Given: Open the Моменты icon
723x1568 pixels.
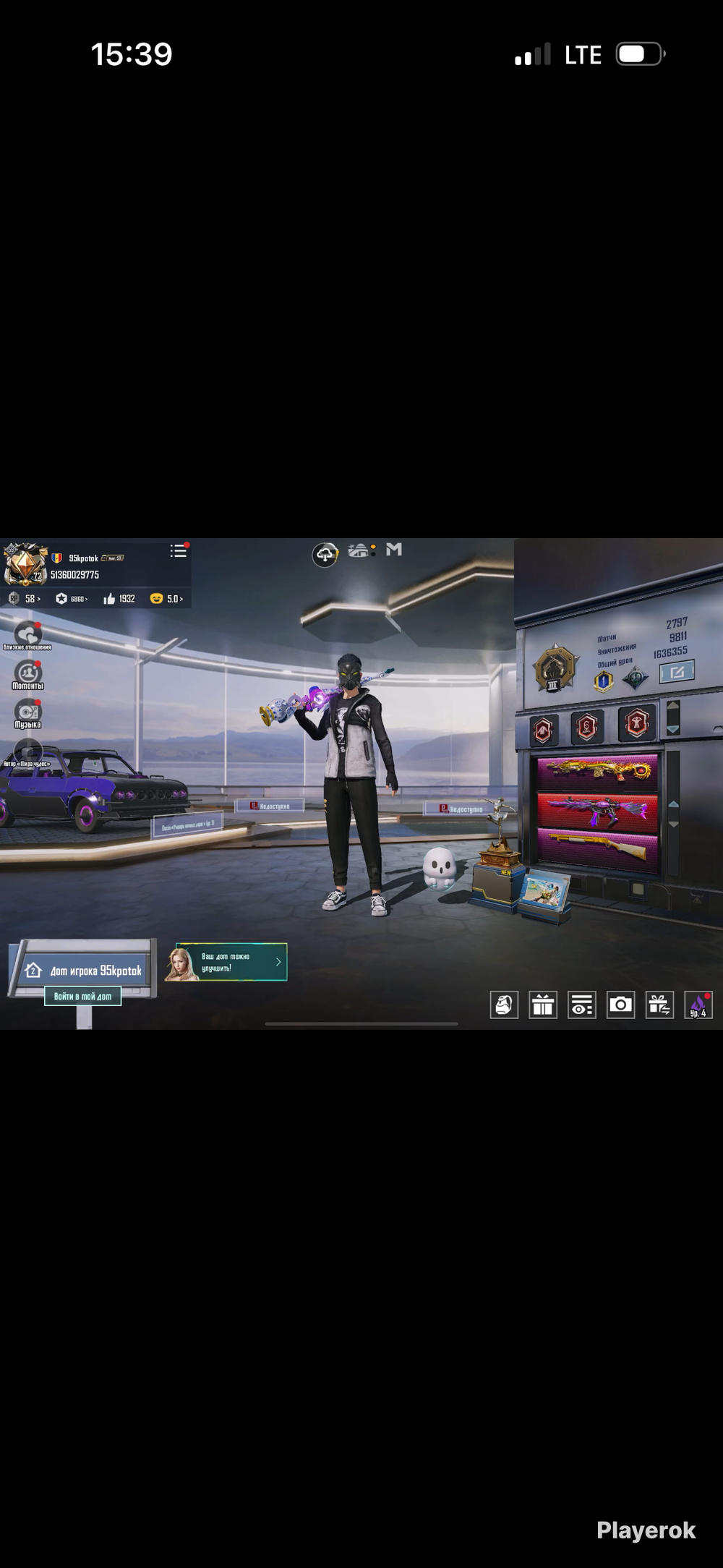Looking at the screenshot, I should (27, 674).
